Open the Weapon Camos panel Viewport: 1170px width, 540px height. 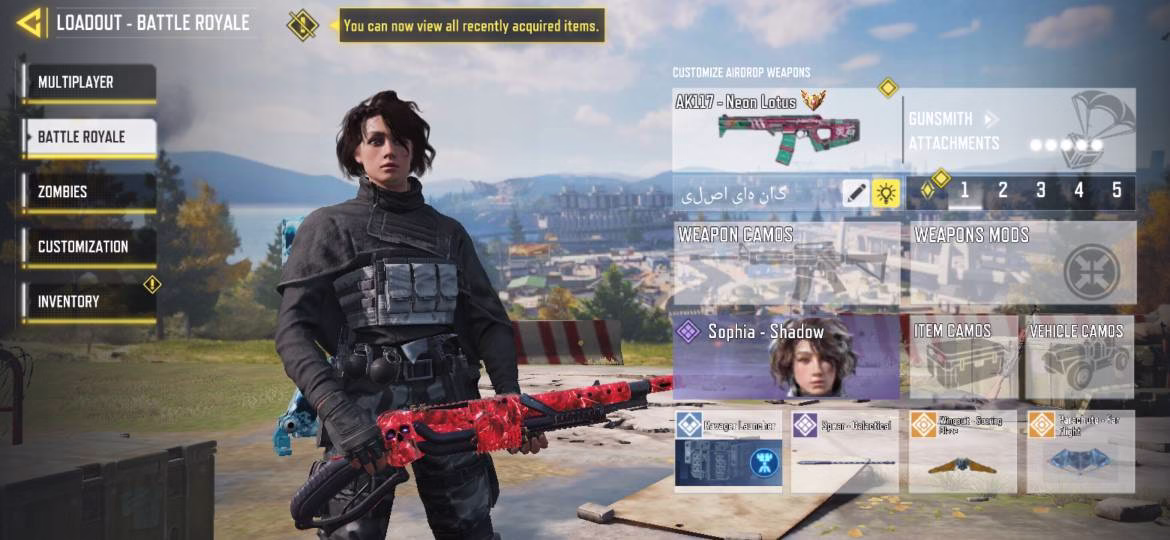786,263
